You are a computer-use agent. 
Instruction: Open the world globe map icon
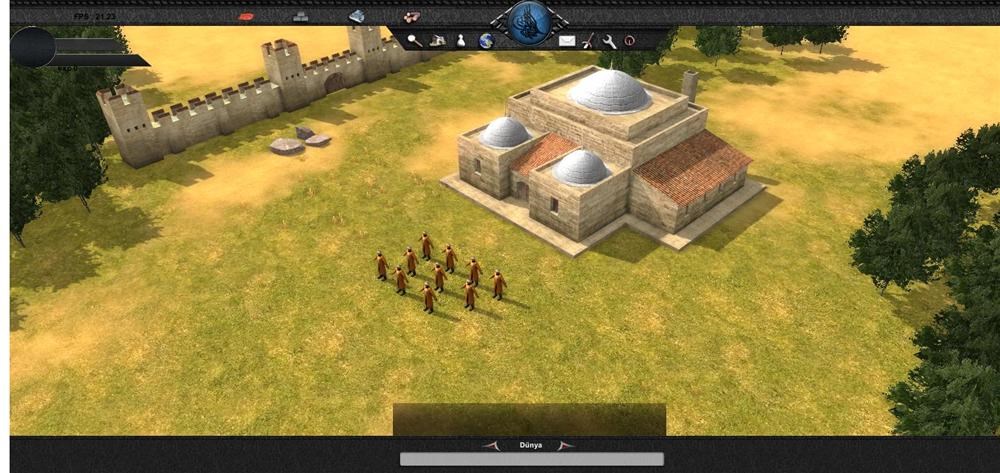point(486,41)
